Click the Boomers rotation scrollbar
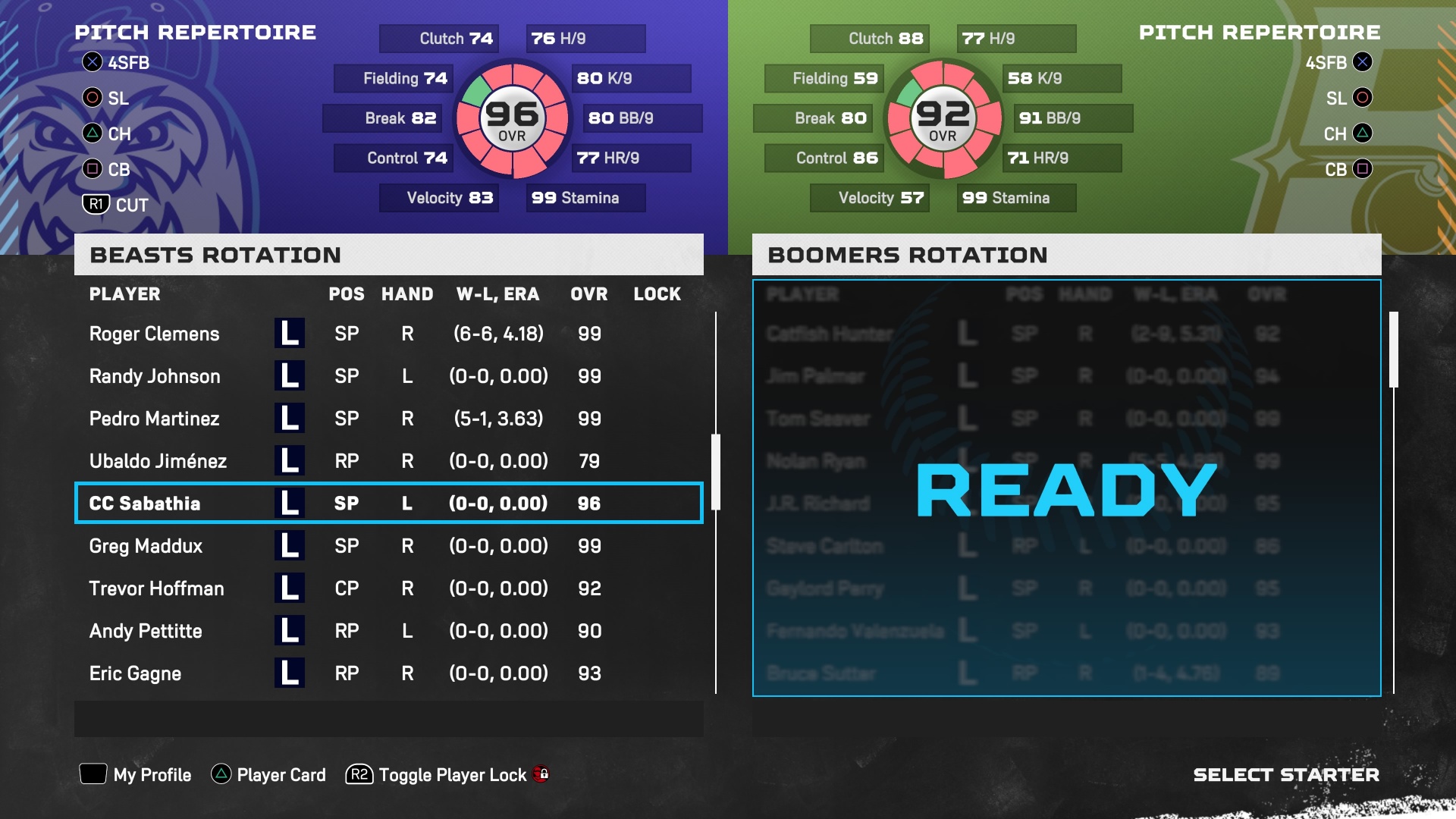 (x=1393, y=350)
